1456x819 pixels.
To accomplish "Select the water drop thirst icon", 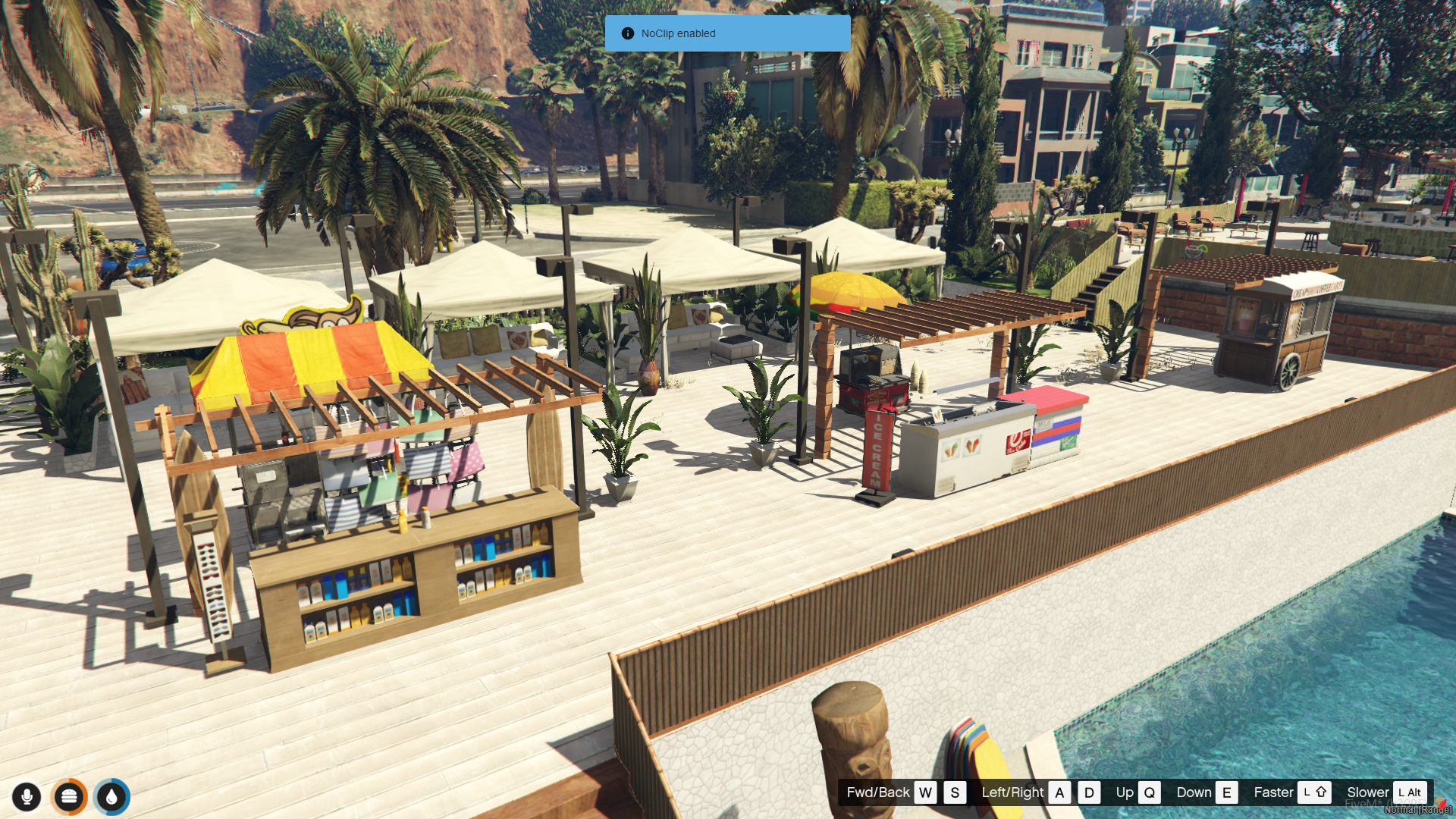I will pyautogui.click(x=112, y=797).
